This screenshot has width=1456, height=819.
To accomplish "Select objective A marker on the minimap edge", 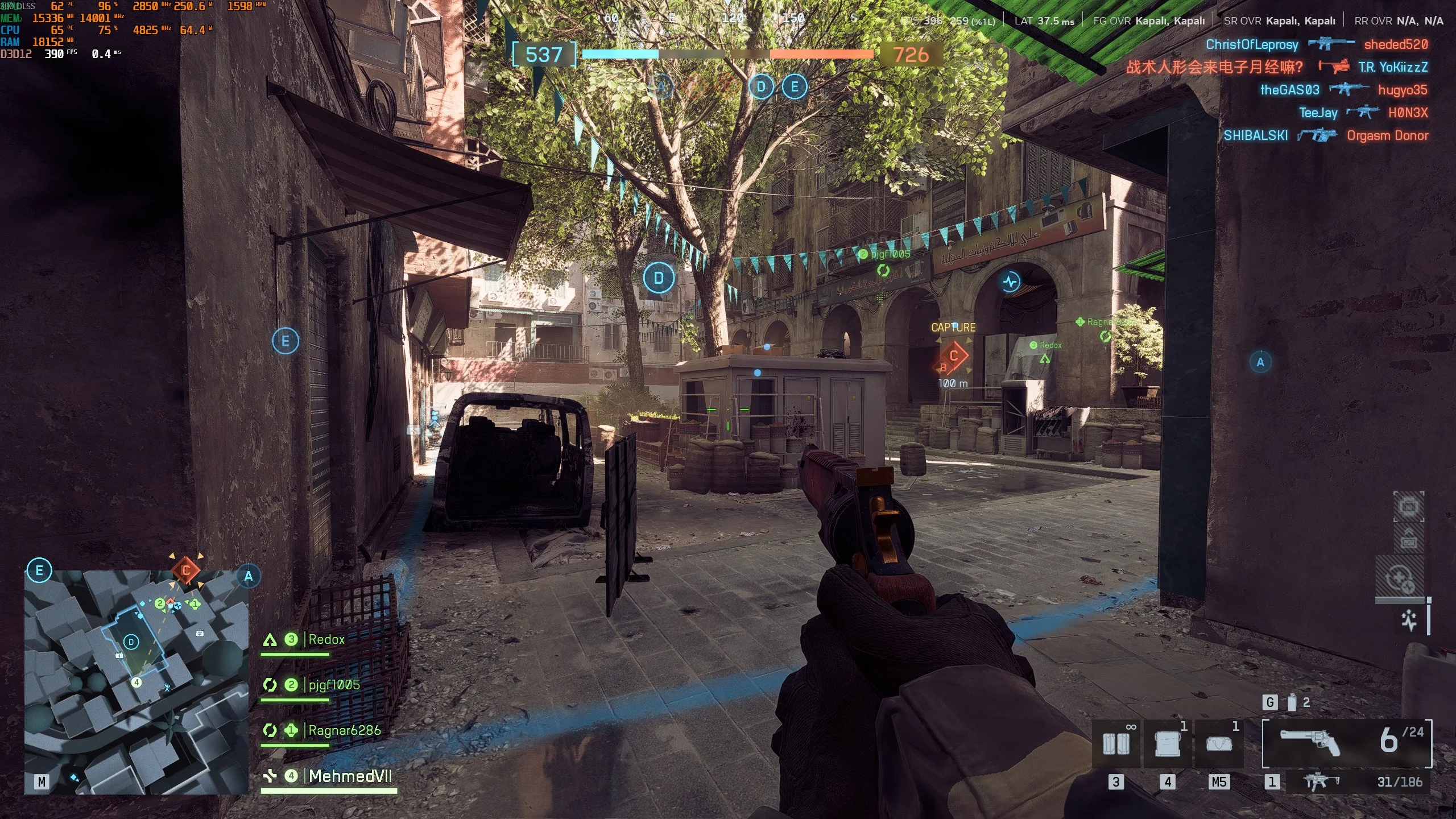I will tap(249, 576).
